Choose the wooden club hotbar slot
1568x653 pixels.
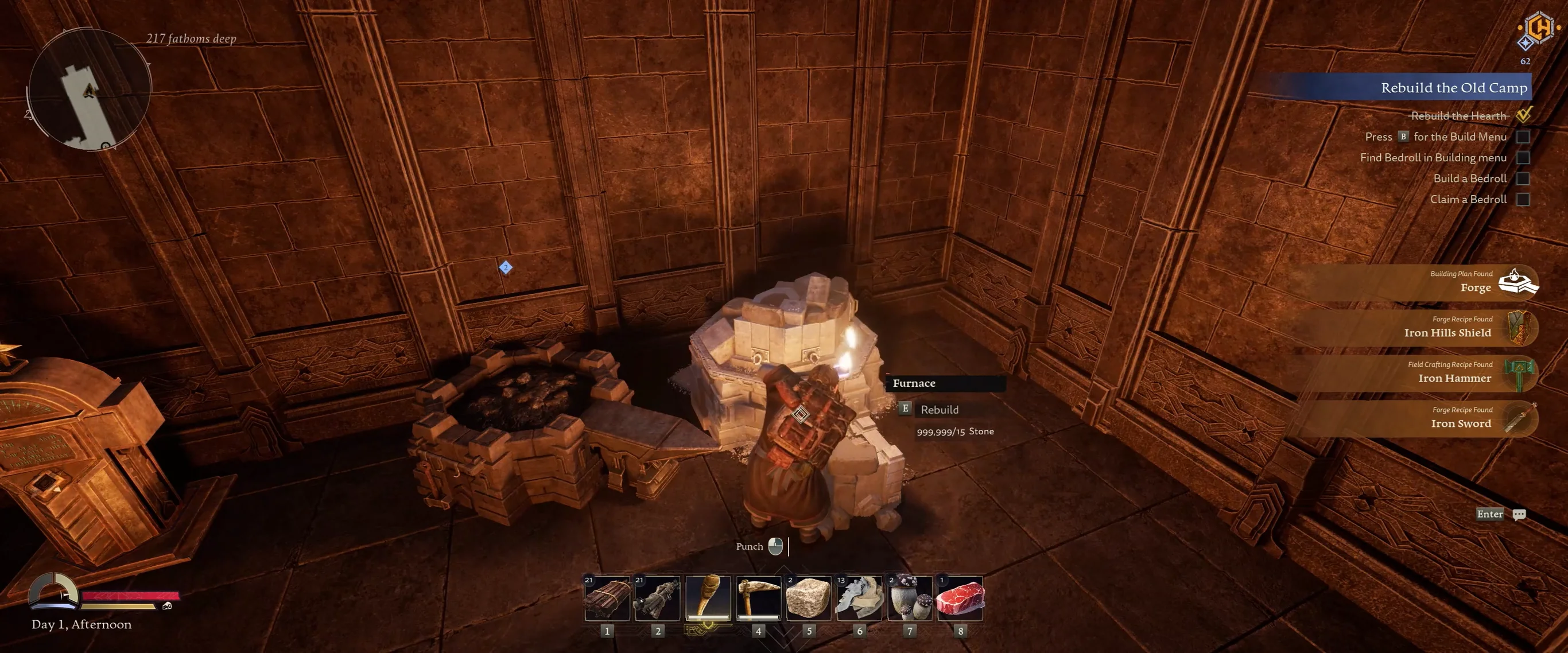point(707,598)
